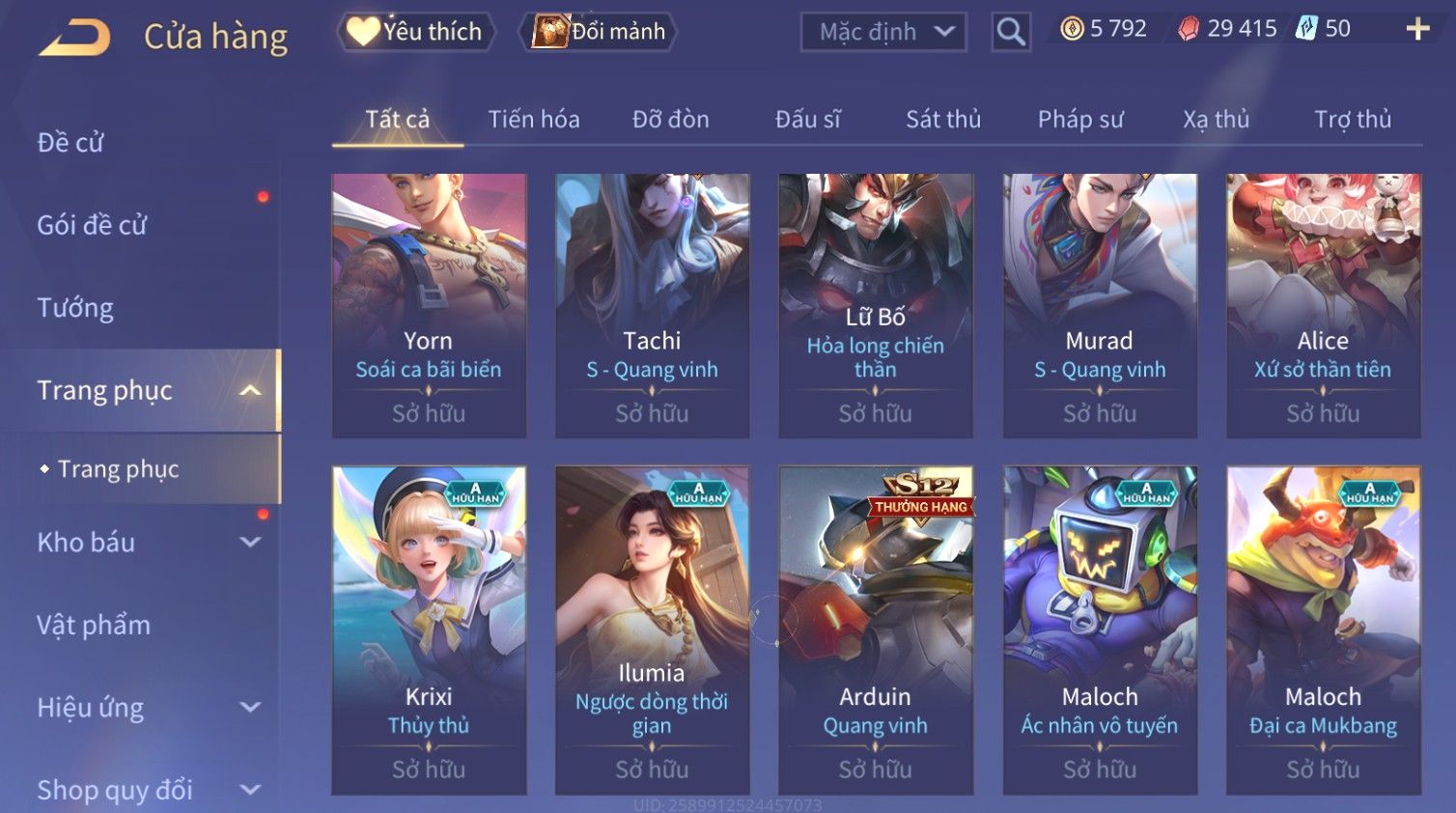Expand the Mặc định sort dropdown
Image resolution: width=1456 pixels, height=813 pixels.
click(883, 32)
